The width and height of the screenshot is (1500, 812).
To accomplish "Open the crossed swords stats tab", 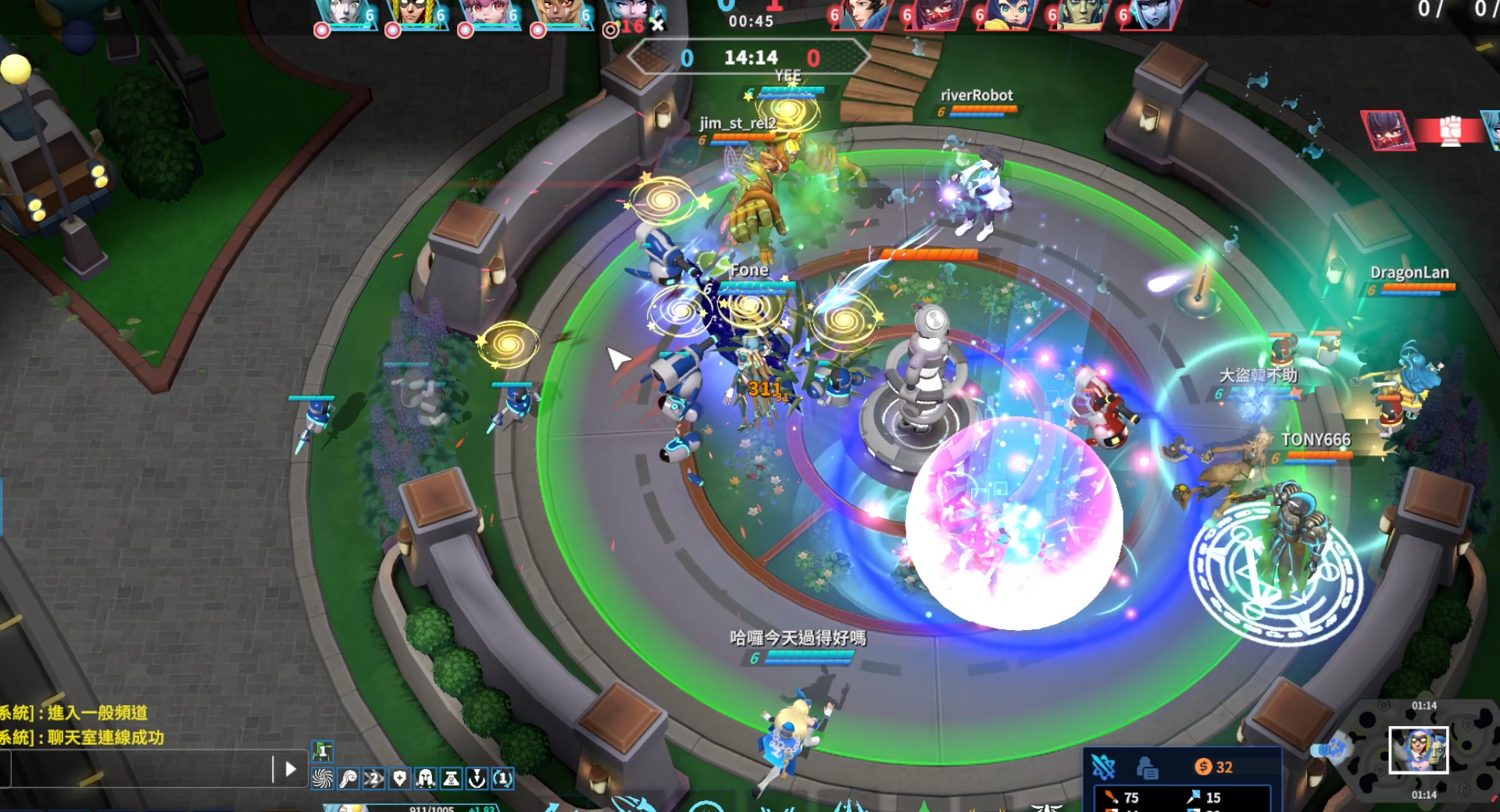I will [x=1103, y=767].
